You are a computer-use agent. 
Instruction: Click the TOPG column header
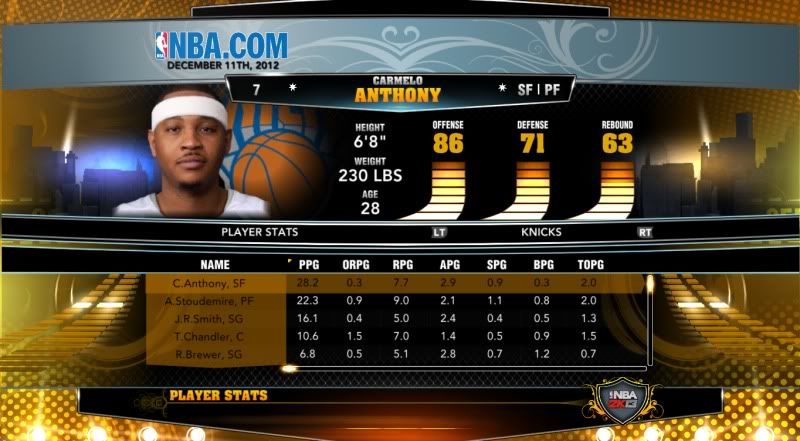[590, 265]
